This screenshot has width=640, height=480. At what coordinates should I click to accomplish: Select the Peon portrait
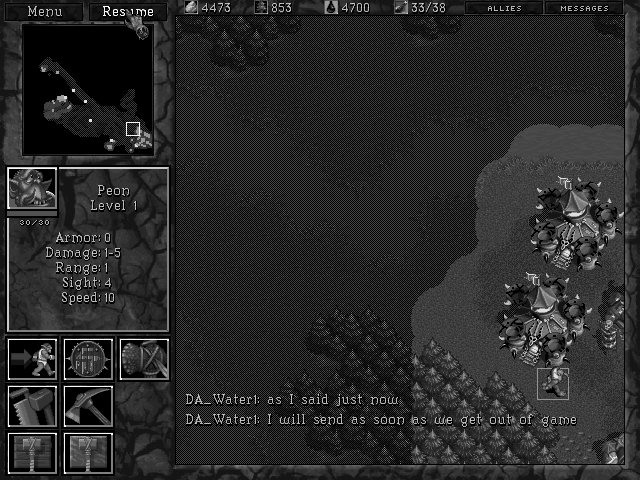point(32,189)
